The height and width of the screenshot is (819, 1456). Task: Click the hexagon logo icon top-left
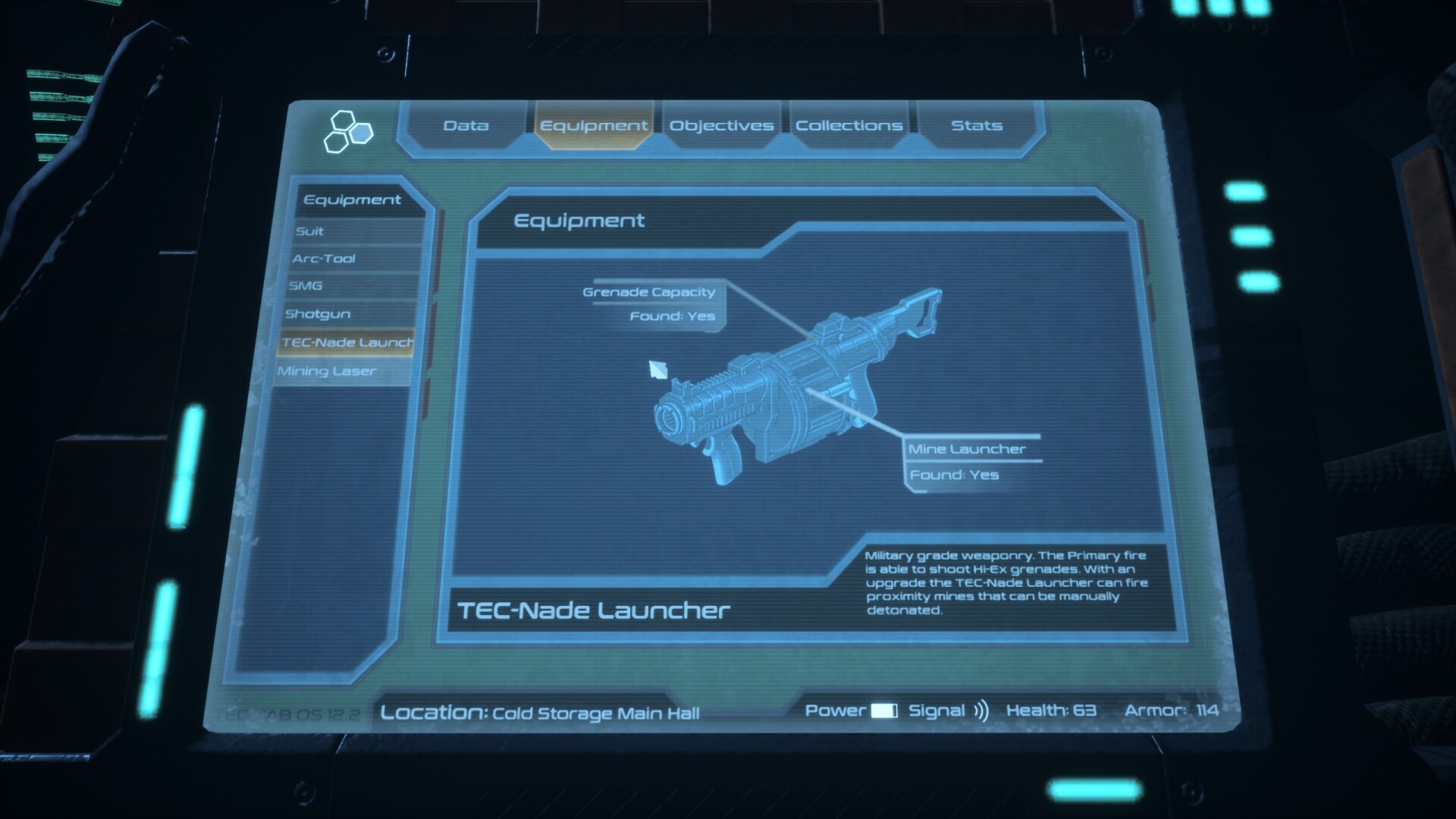point(349,130)
